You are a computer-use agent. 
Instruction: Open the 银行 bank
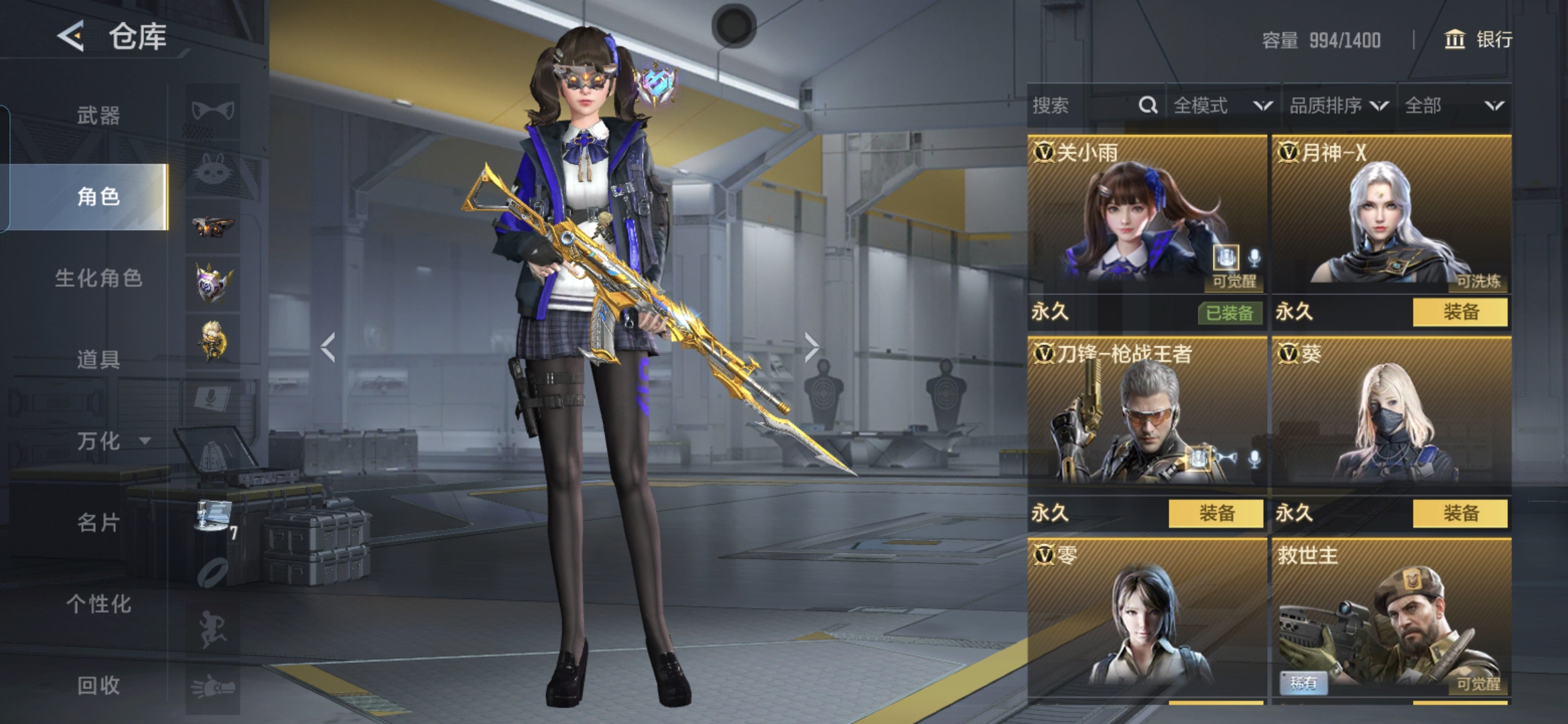[1478, 40]
